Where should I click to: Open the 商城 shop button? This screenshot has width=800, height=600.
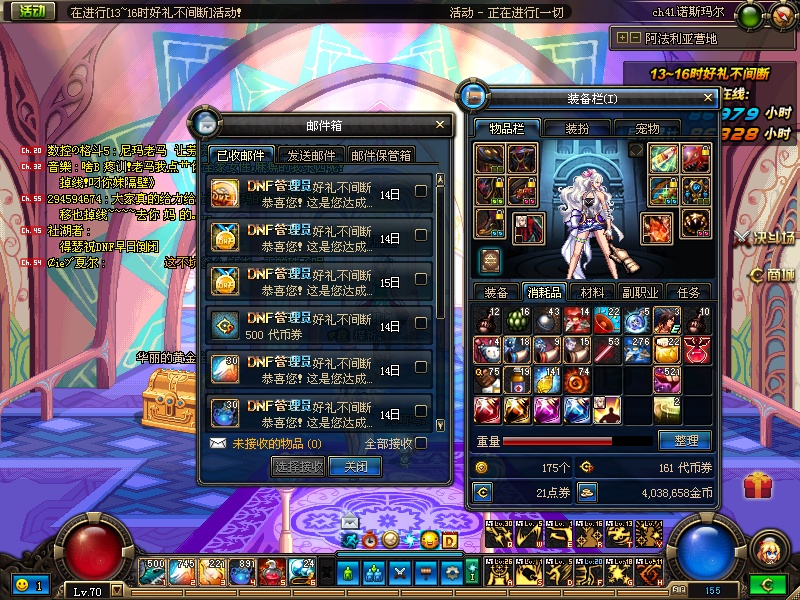pos(772,275)
